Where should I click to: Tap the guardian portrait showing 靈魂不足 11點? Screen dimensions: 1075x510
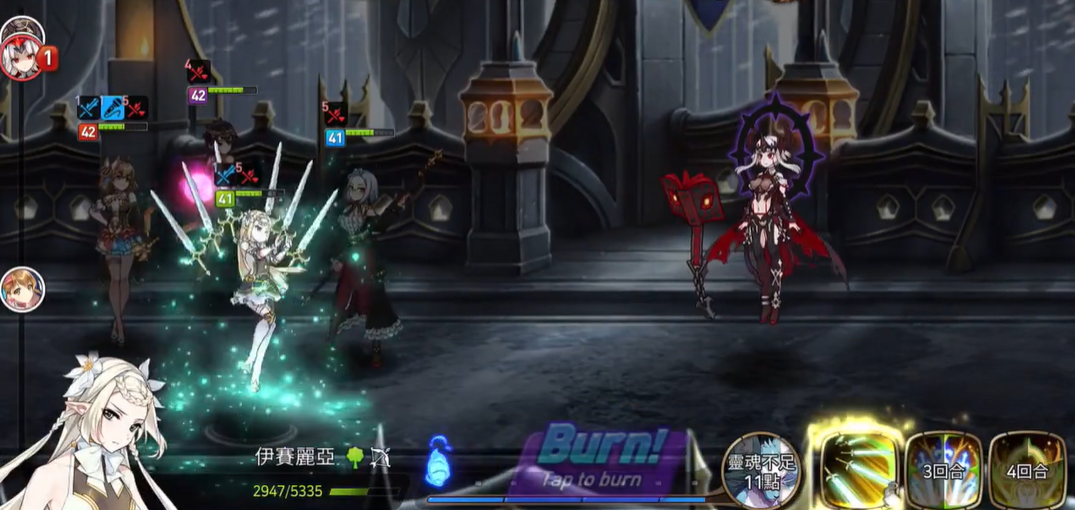coord(762,467)
